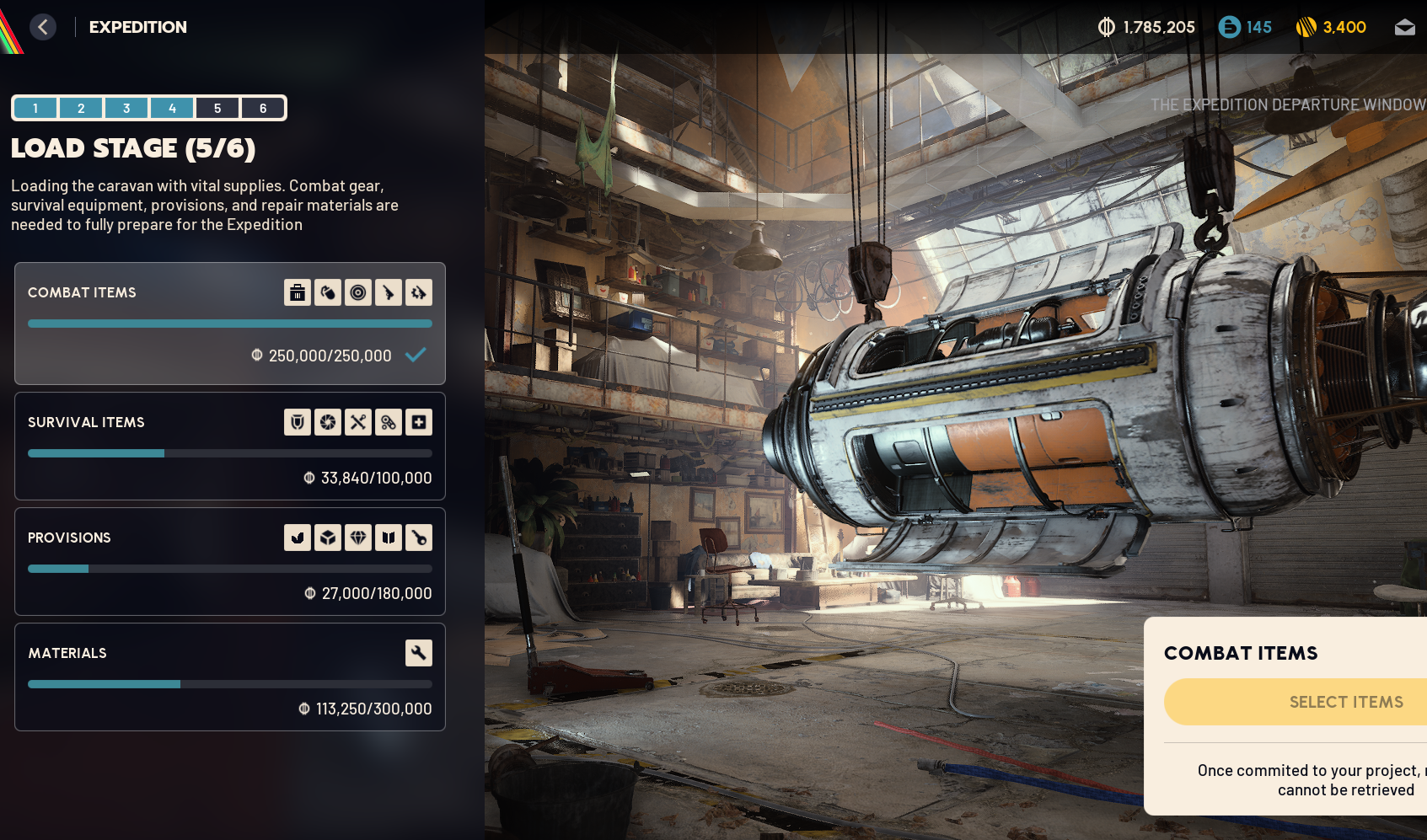Click the shield icon in Survival Items

298,422
